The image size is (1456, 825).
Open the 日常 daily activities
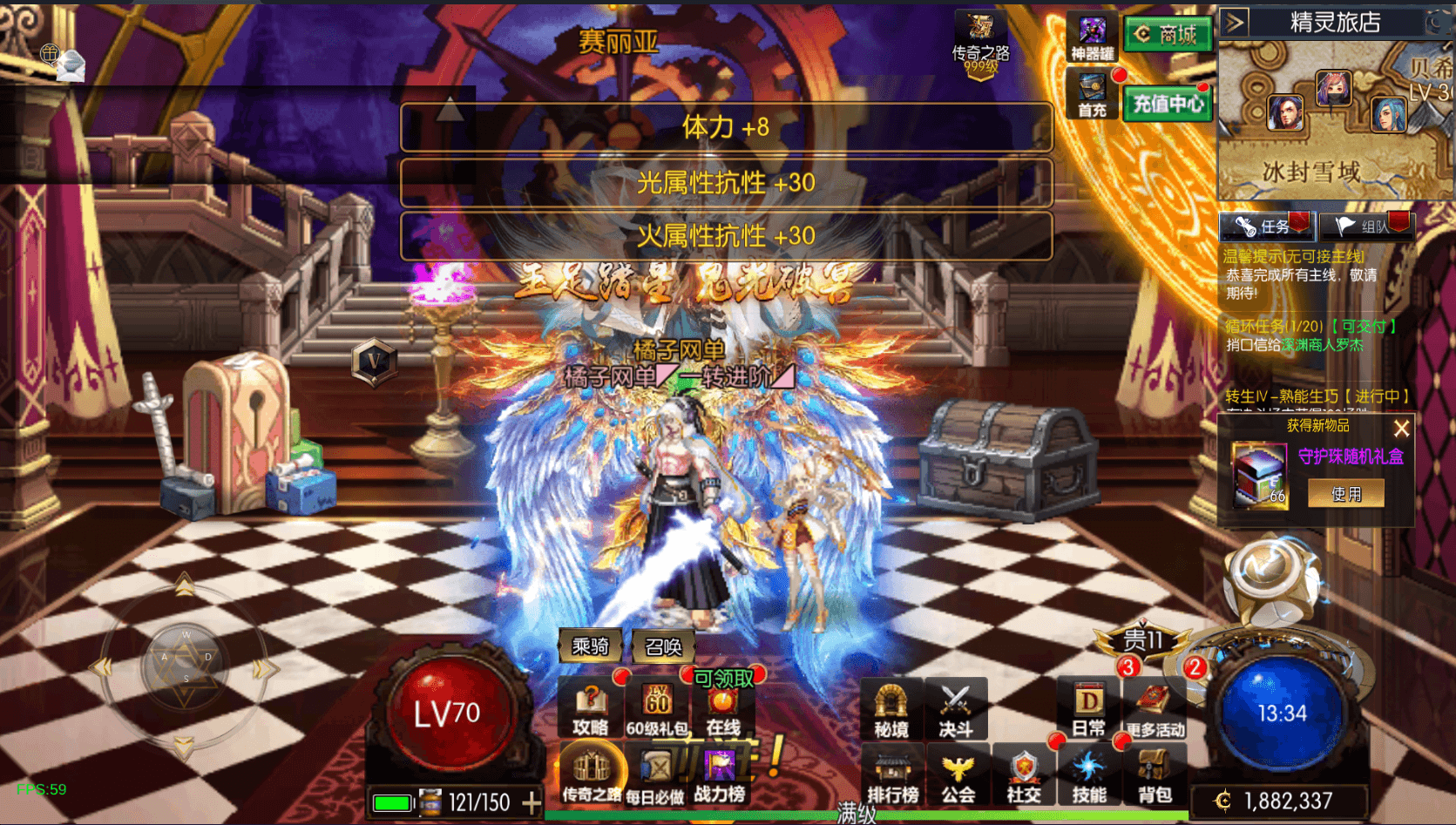click(x=1088, y=709)
